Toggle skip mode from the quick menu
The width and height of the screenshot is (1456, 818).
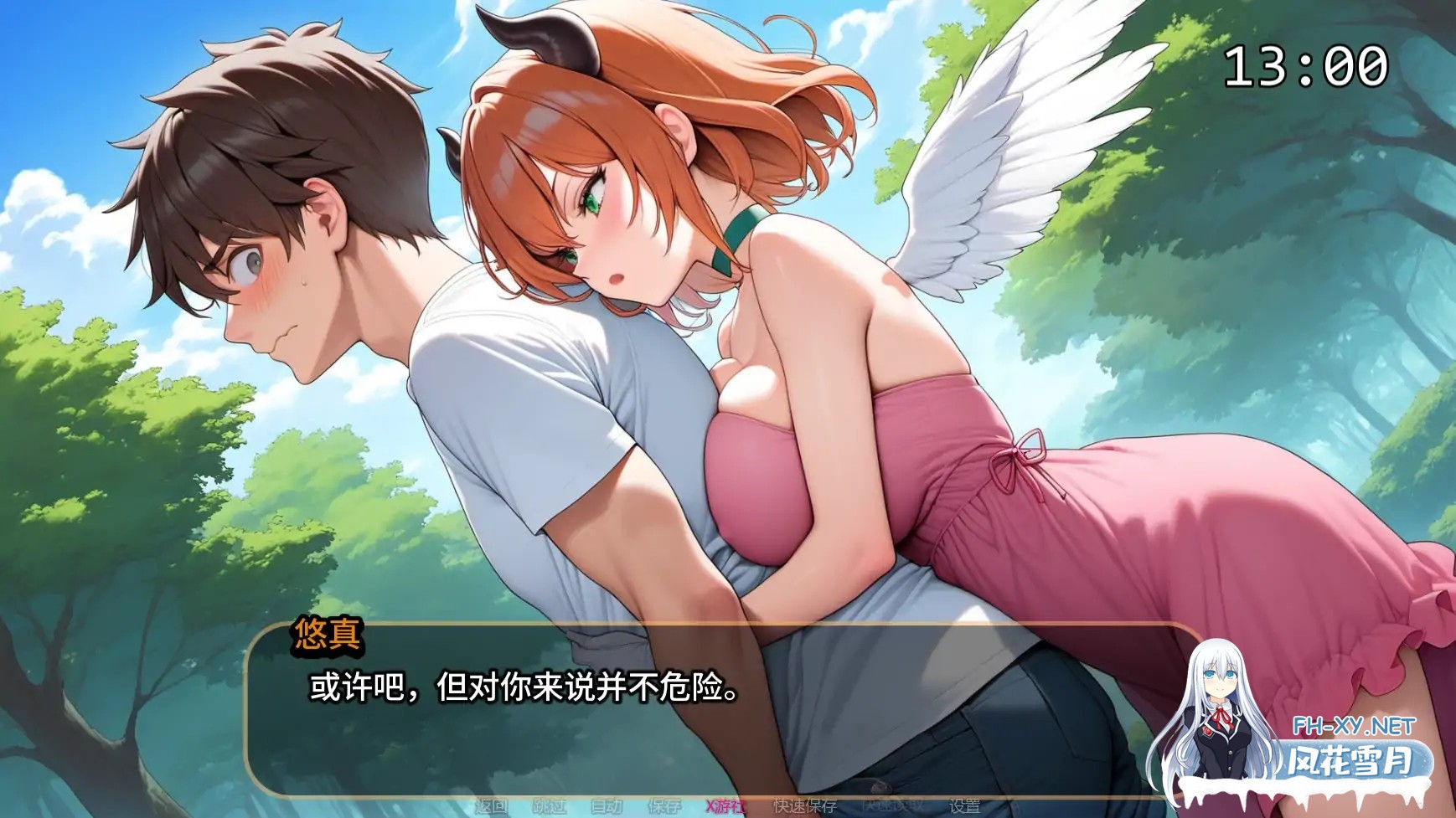549,806
